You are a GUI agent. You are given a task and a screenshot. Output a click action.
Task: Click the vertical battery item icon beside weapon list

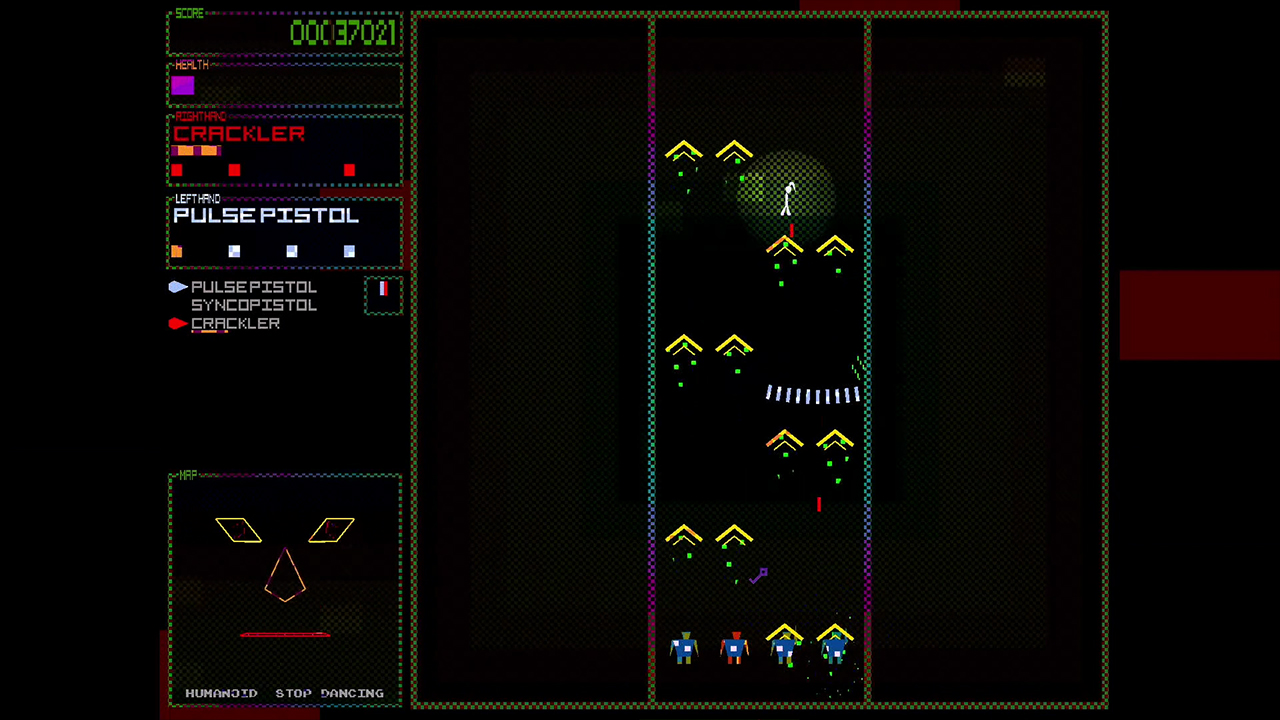(383, 291)
